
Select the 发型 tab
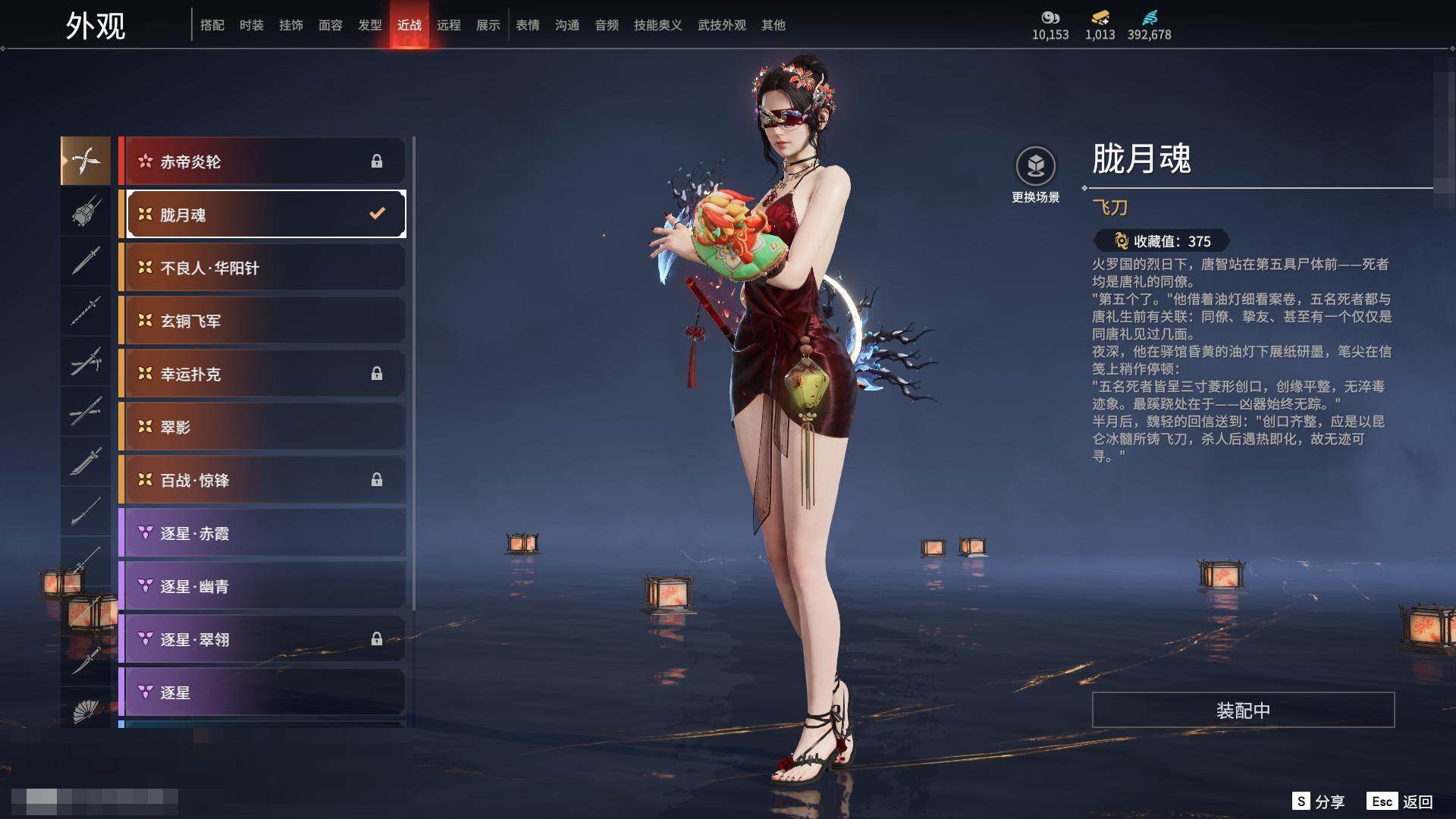(369, 25)
